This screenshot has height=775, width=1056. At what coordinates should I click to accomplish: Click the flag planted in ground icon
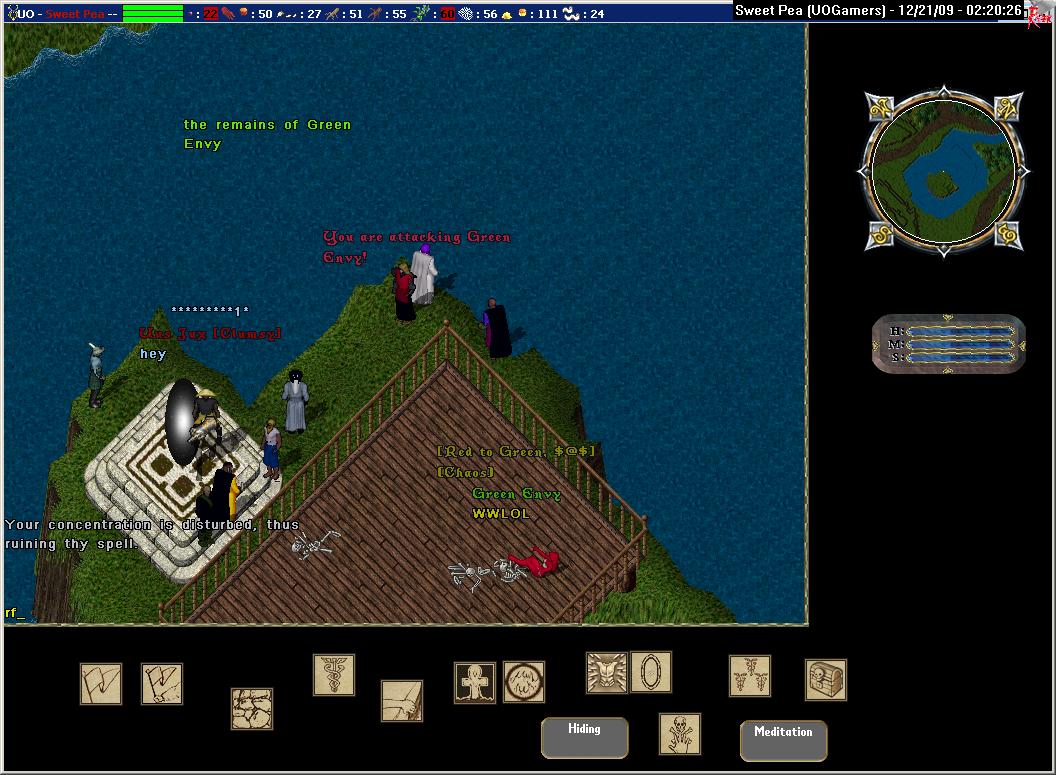[161, 684]
